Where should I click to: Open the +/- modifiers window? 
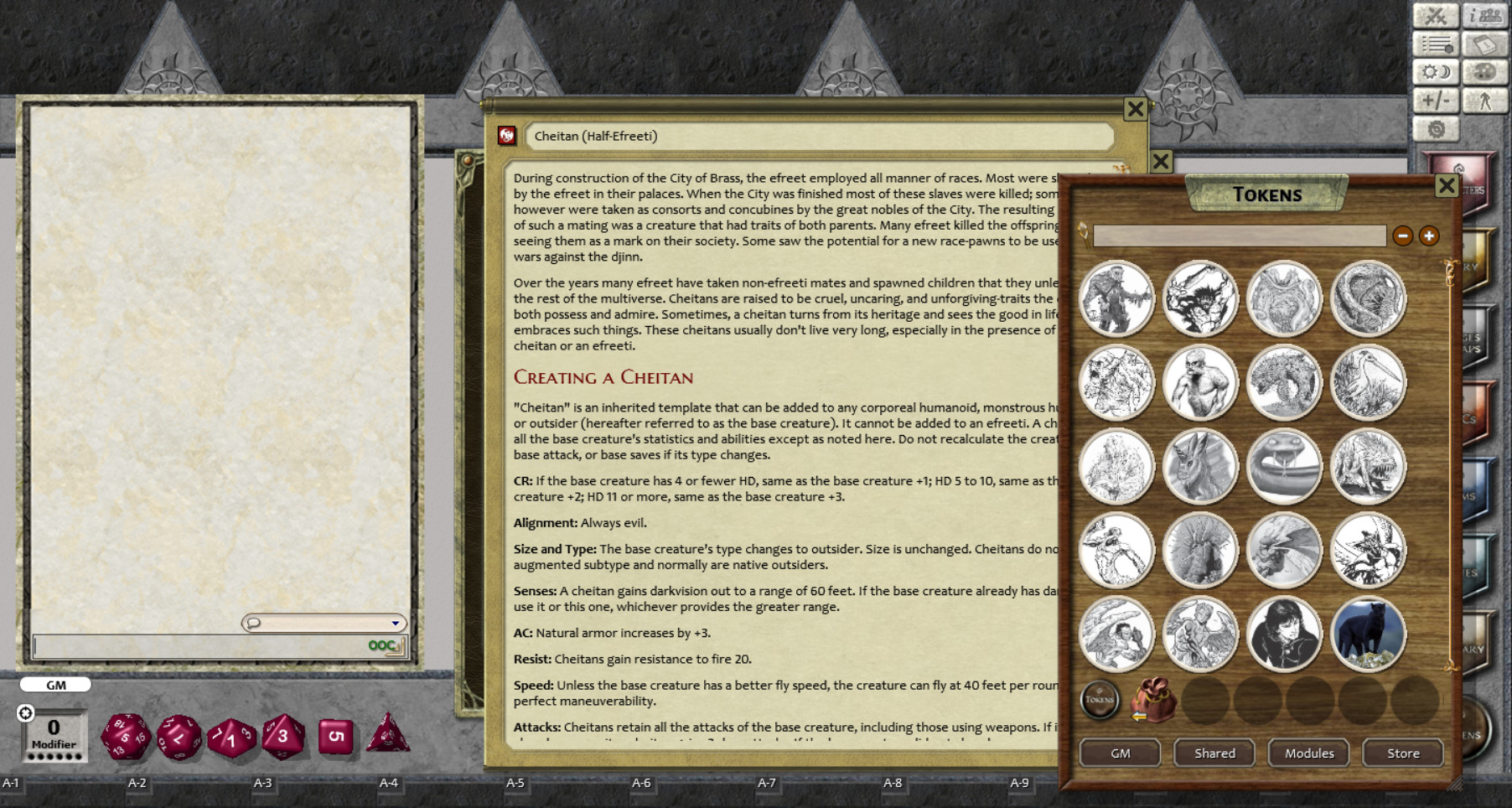tap(1437, 101)
